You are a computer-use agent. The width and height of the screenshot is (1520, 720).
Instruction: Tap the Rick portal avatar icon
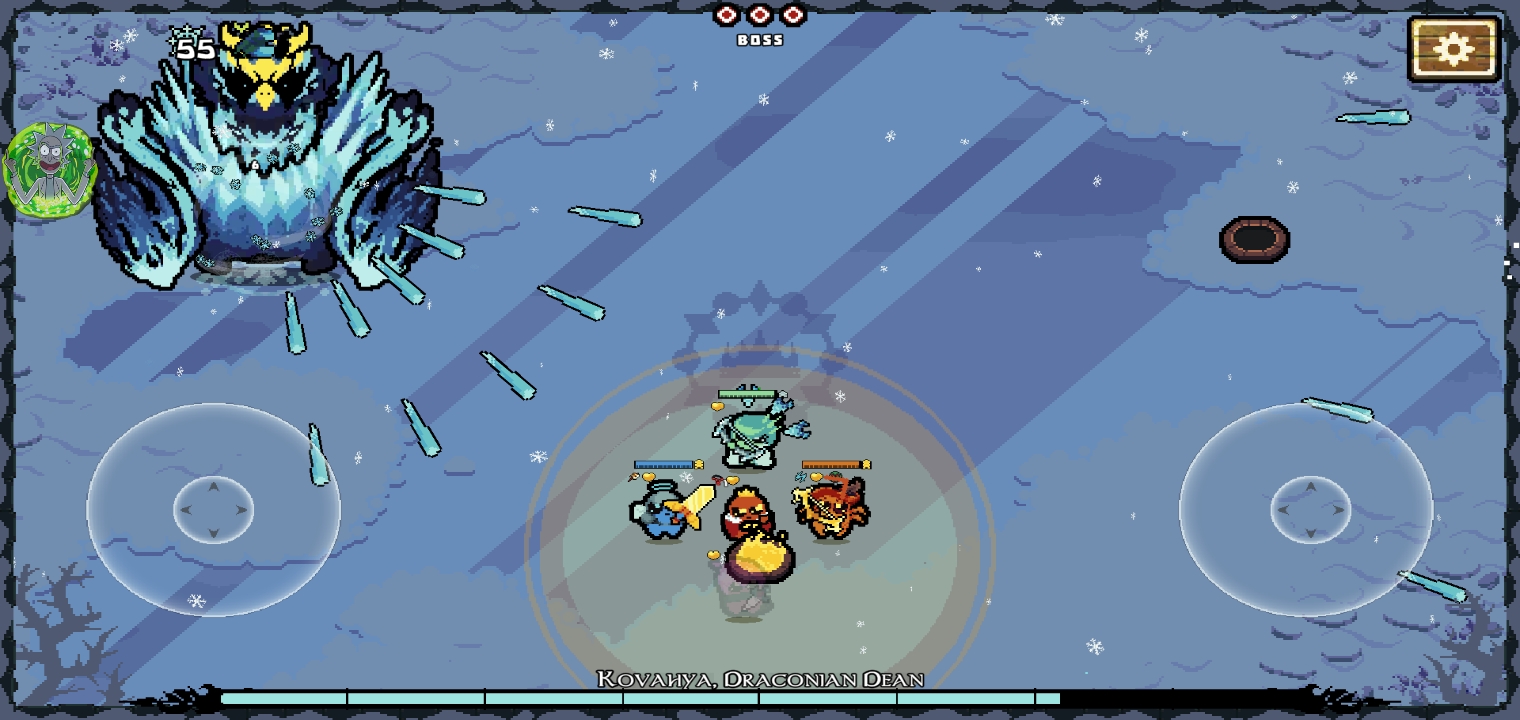(x=49, y=169)
